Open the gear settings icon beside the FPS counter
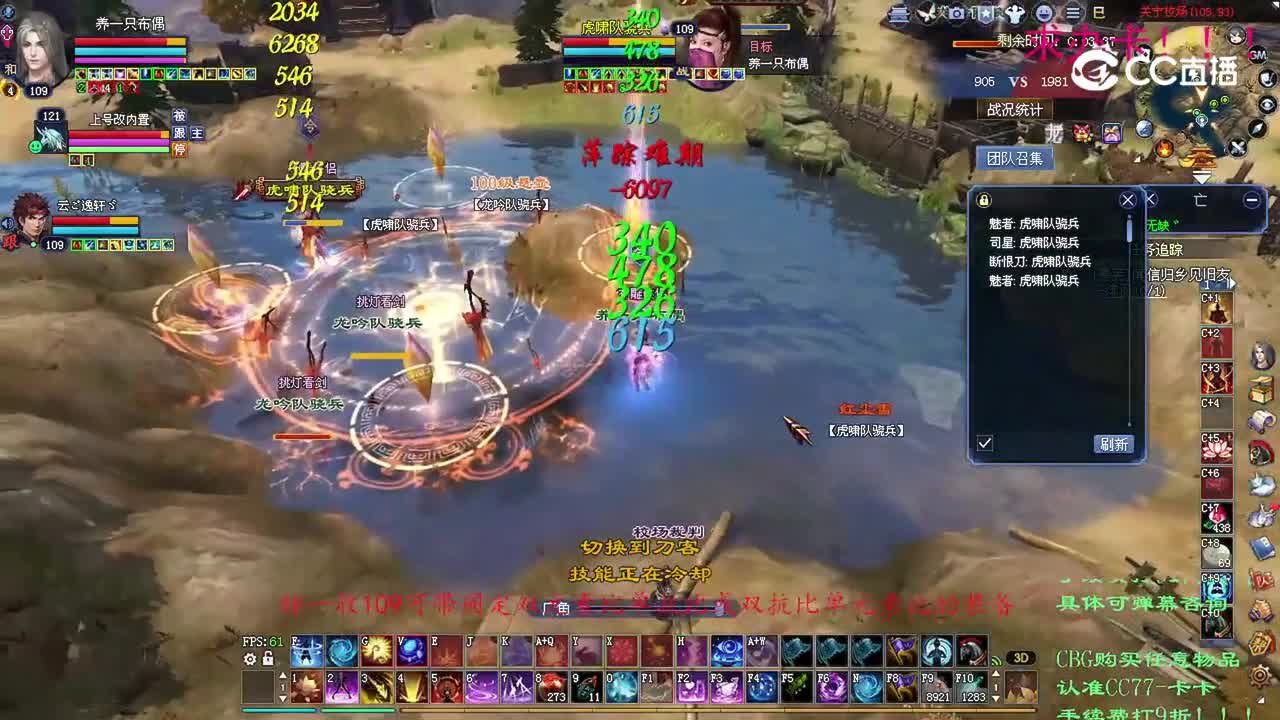Viewport: 1280px width, 720px height. point(250,660)
